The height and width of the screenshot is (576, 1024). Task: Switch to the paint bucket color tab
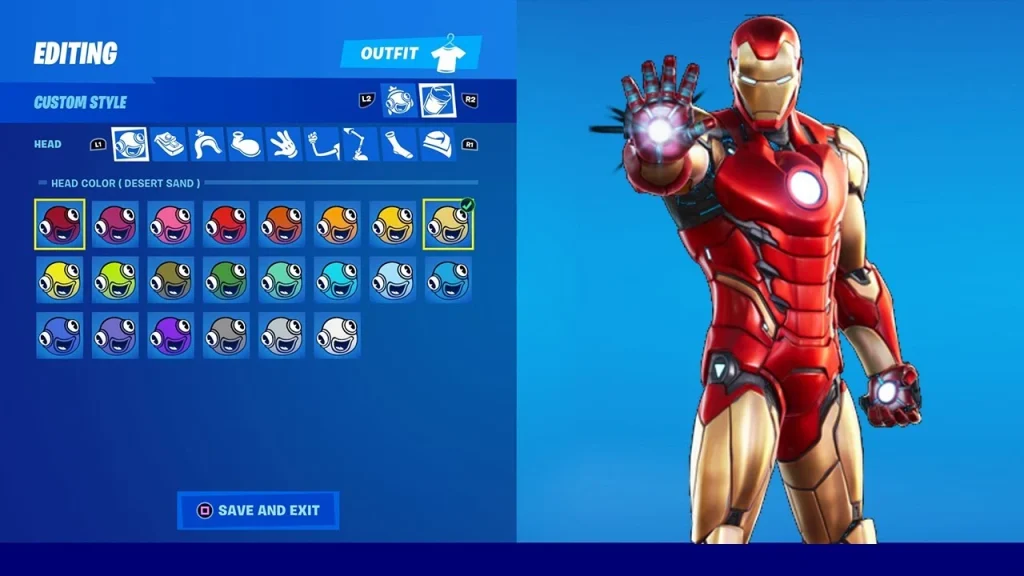click(x=437, y=100)
